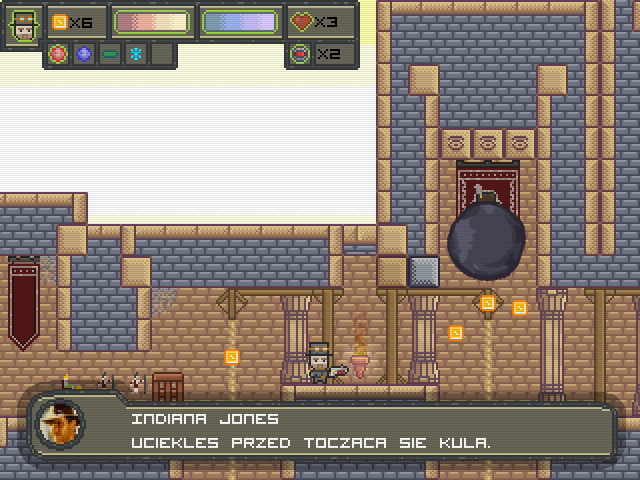Activate the cyan snowflake item slot
The width and height of the screenshot is (640, 480).
tap(134, 54)
